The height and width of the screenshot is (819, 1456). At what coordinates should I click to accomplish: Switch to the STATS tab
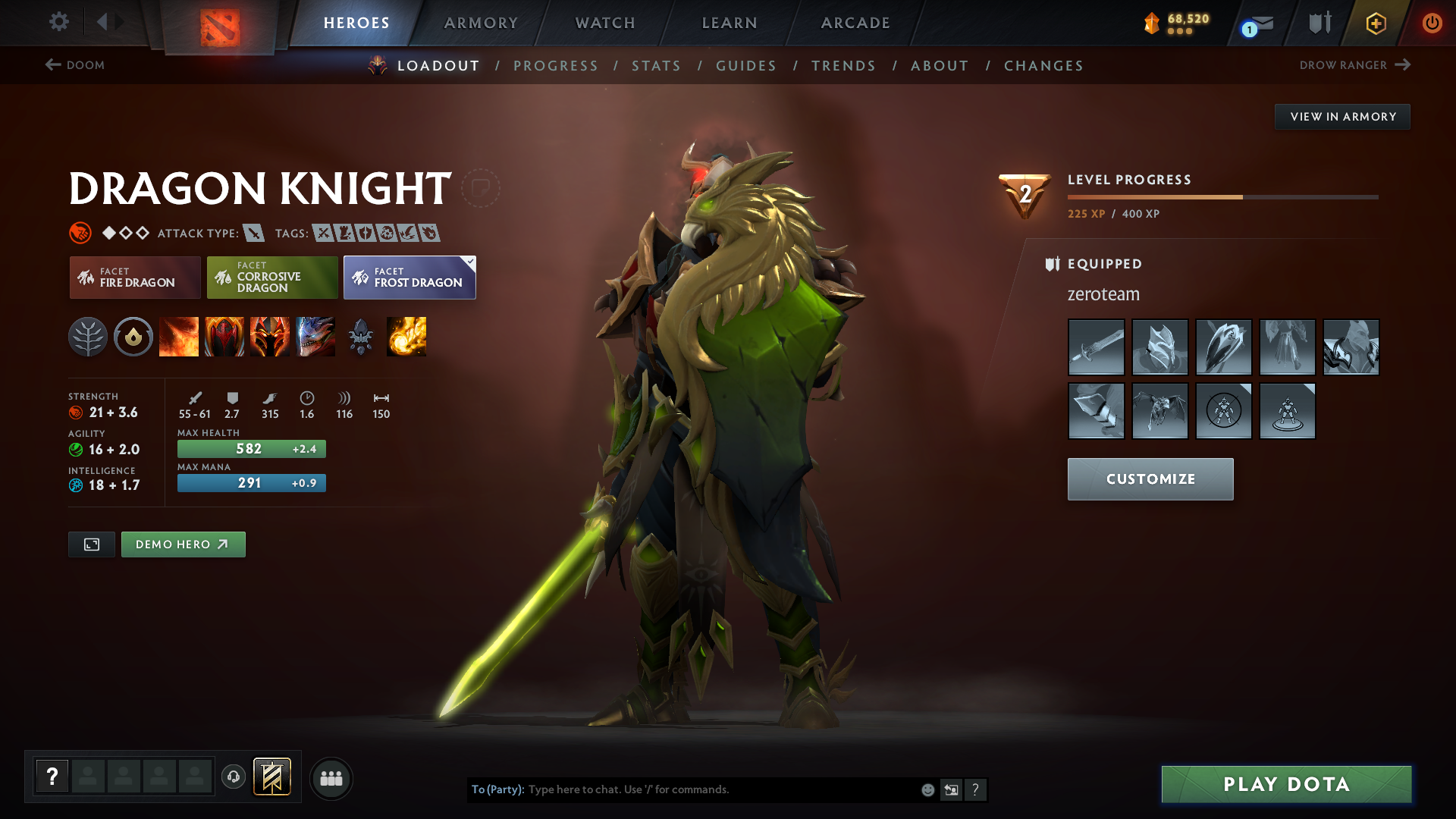[656, 66]
